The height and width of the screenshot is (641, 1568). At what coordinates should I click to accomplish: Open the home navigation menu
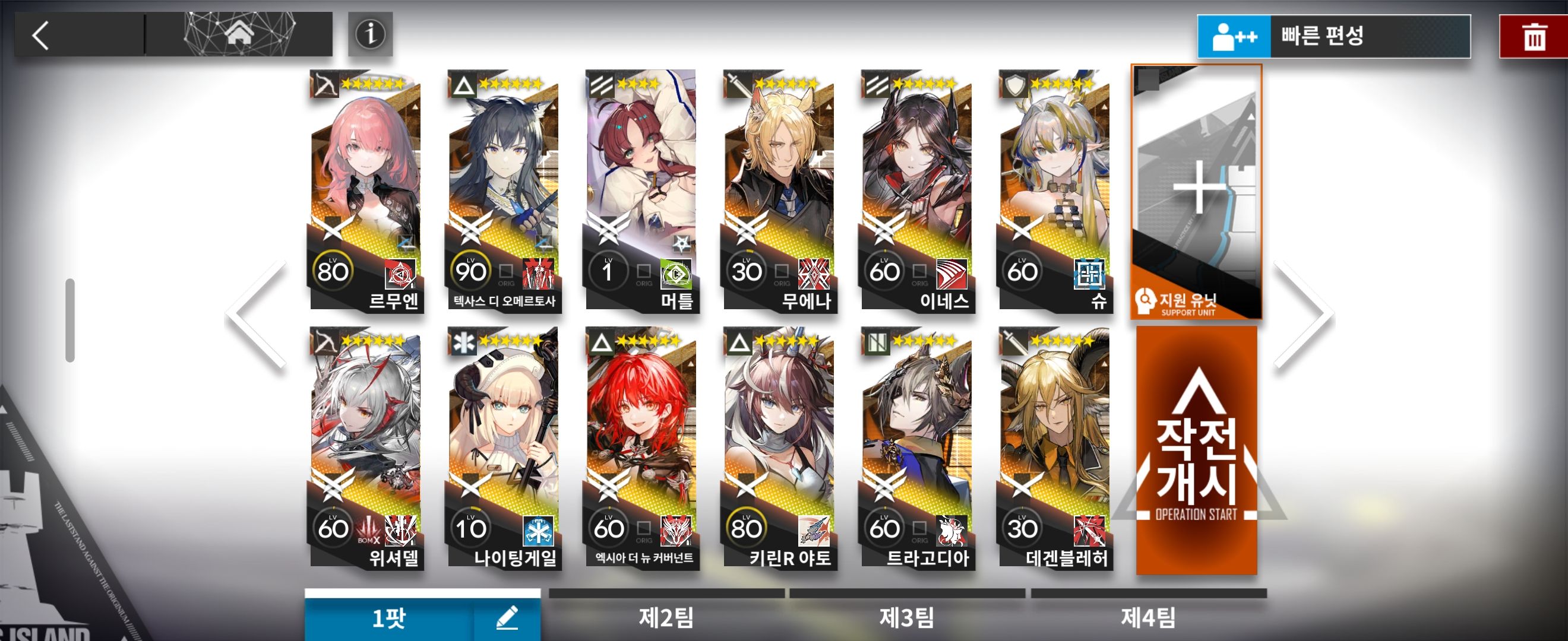pyautogui.click(x=239, y=33)
